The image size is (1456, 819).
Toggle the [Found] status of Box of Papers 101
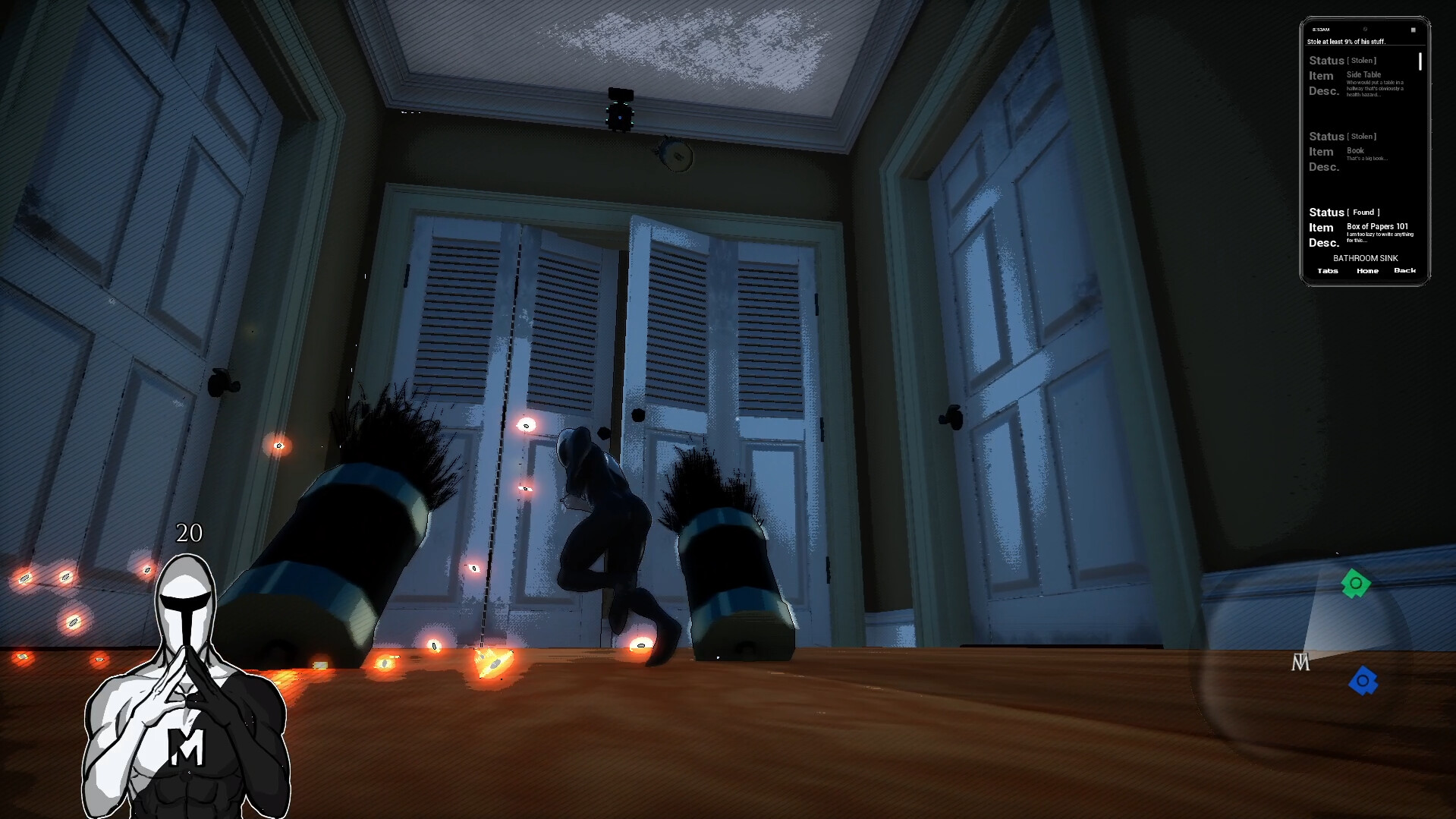pos(1363,211)
